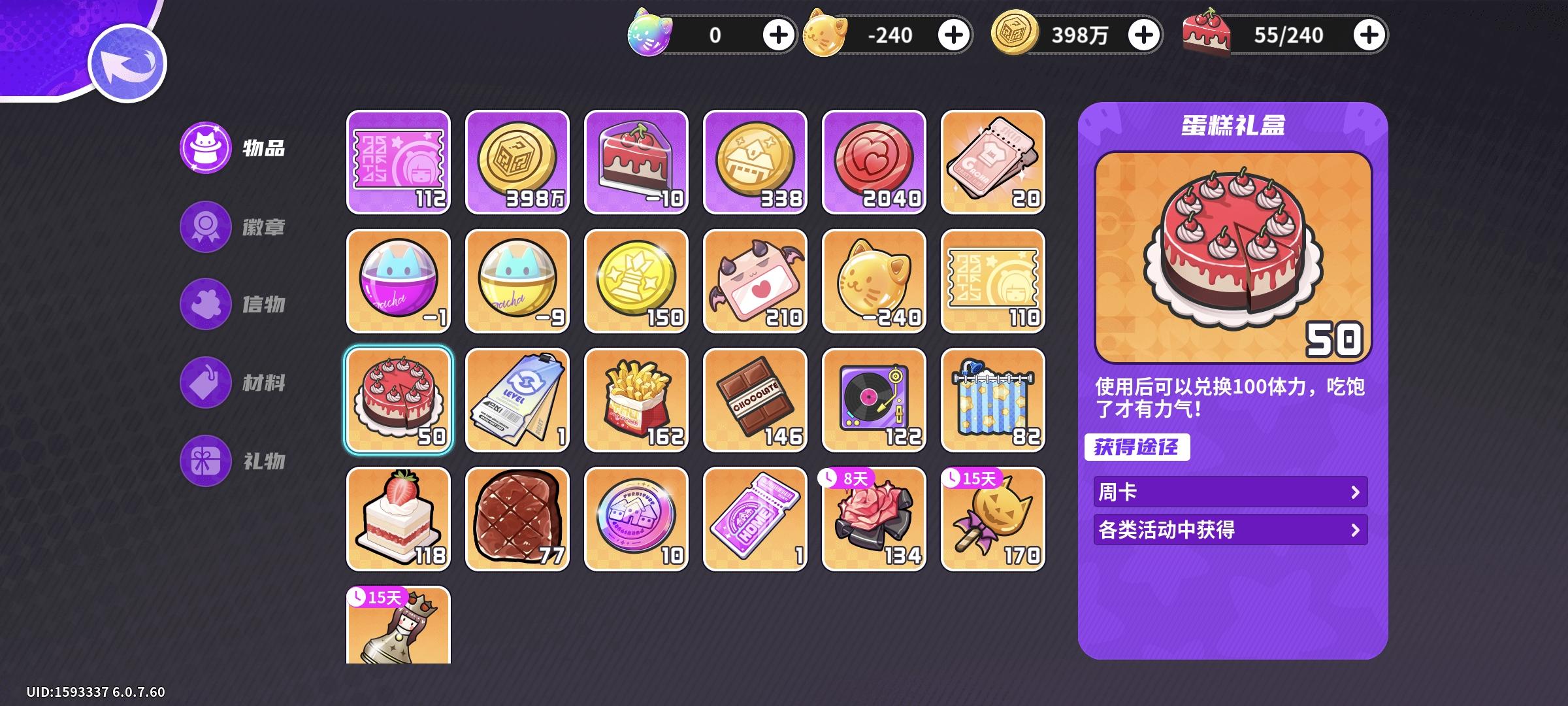Click the strawberry shortcake item icon
Image resolution: width=1568 pixels, height=706 pixels.
click(397, 518)
